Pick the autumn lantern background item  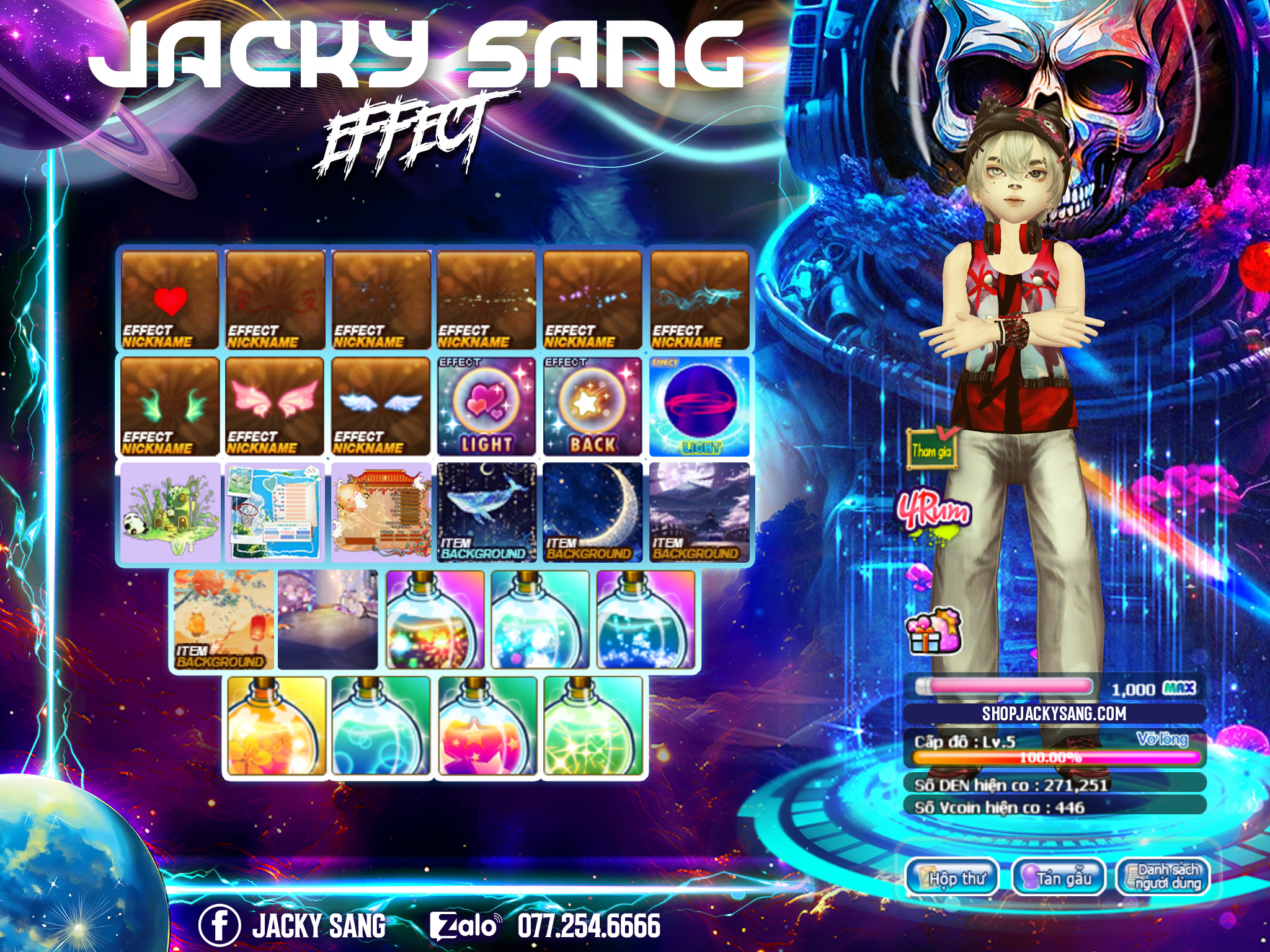[x=223, y=620]
